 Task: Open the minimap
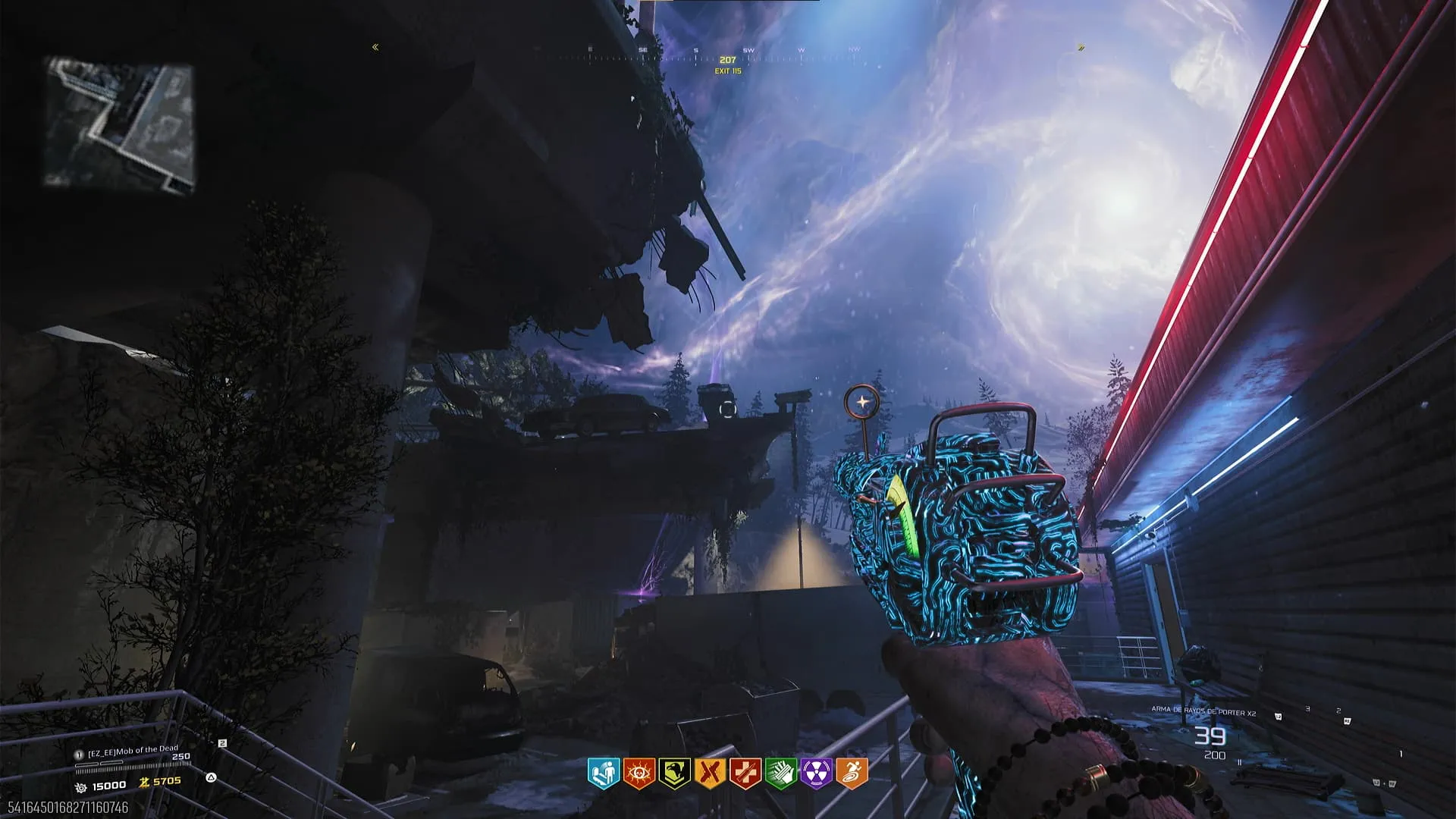tap(119, 124)
